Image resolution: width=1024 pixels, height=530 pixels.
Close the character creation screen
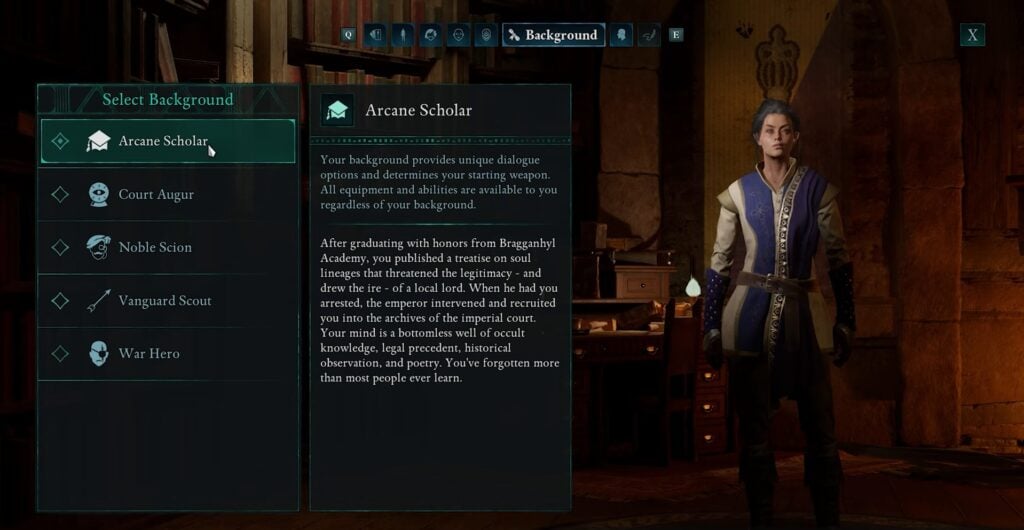(972, 35)
